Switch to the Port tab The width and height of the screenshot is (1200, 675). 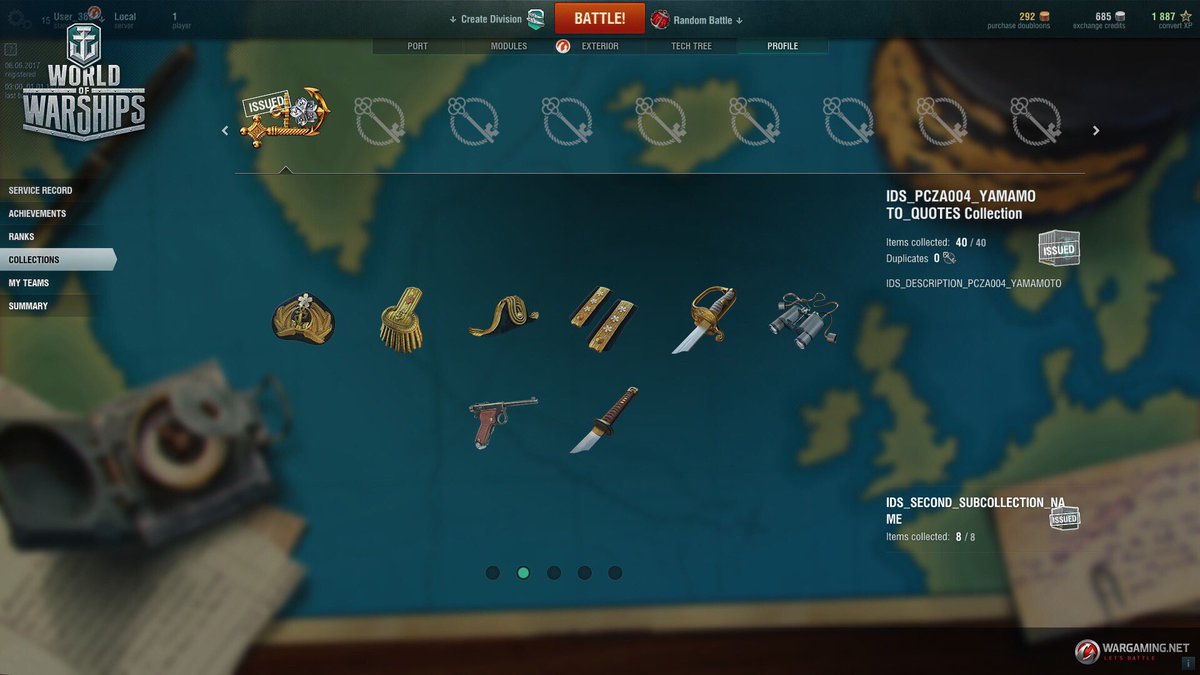417,46
